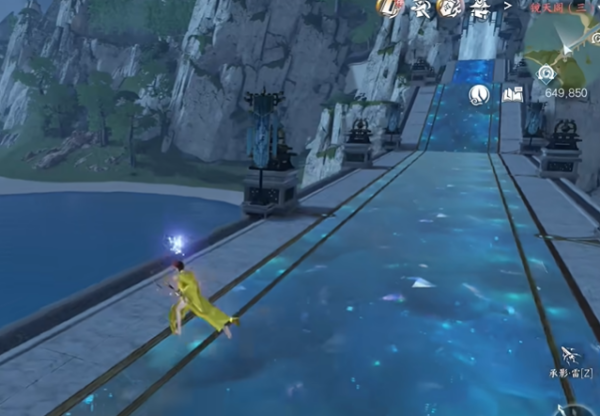The image size is (600, 416).
Task: Expand the top menu with the arrow
Action: [507, 6]
